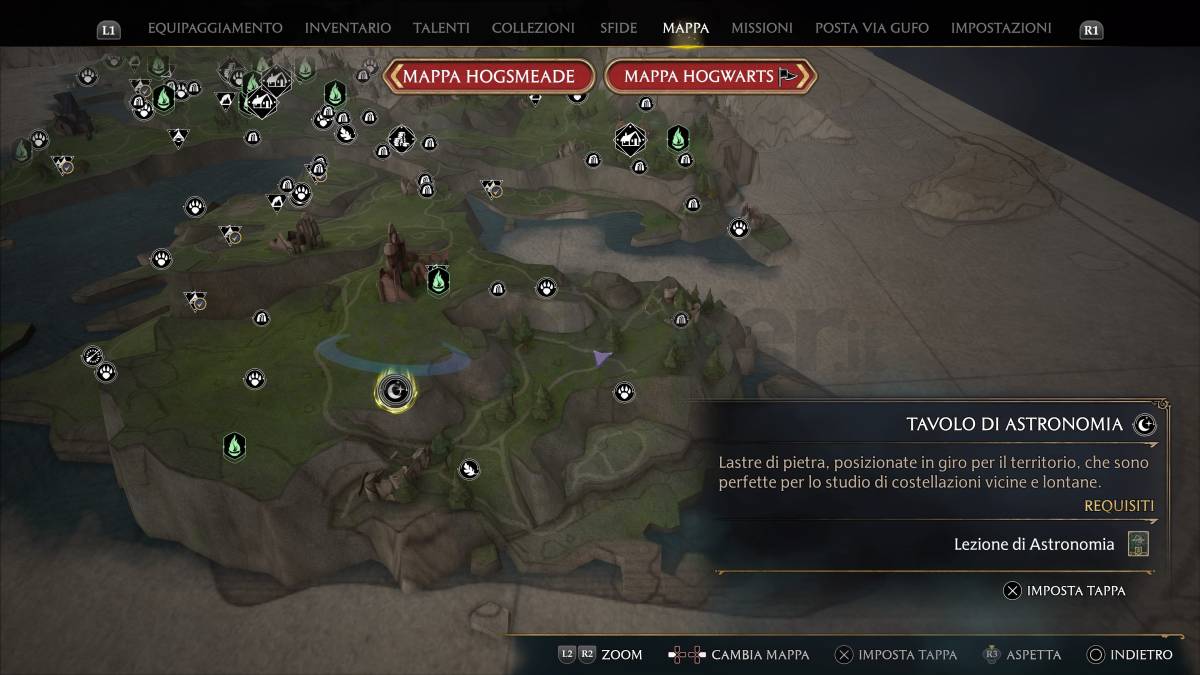Image resolution: width=1200 pixels, height=675 pixels.
Task: Open the Collezioni tab
Action: [x=533, y=28]
